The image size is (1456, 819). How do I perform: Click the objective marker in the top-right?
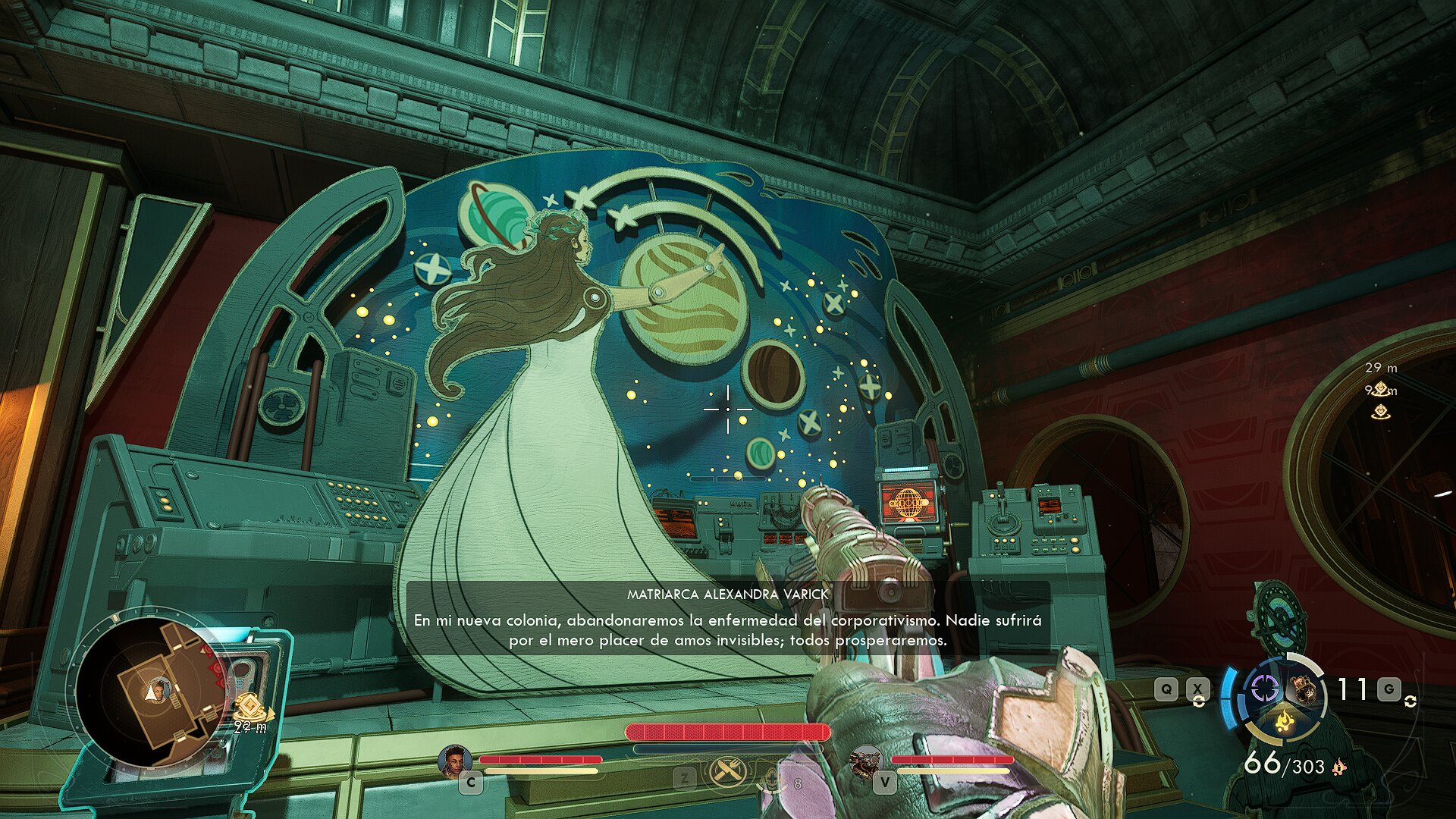[x=1381, y=390]
